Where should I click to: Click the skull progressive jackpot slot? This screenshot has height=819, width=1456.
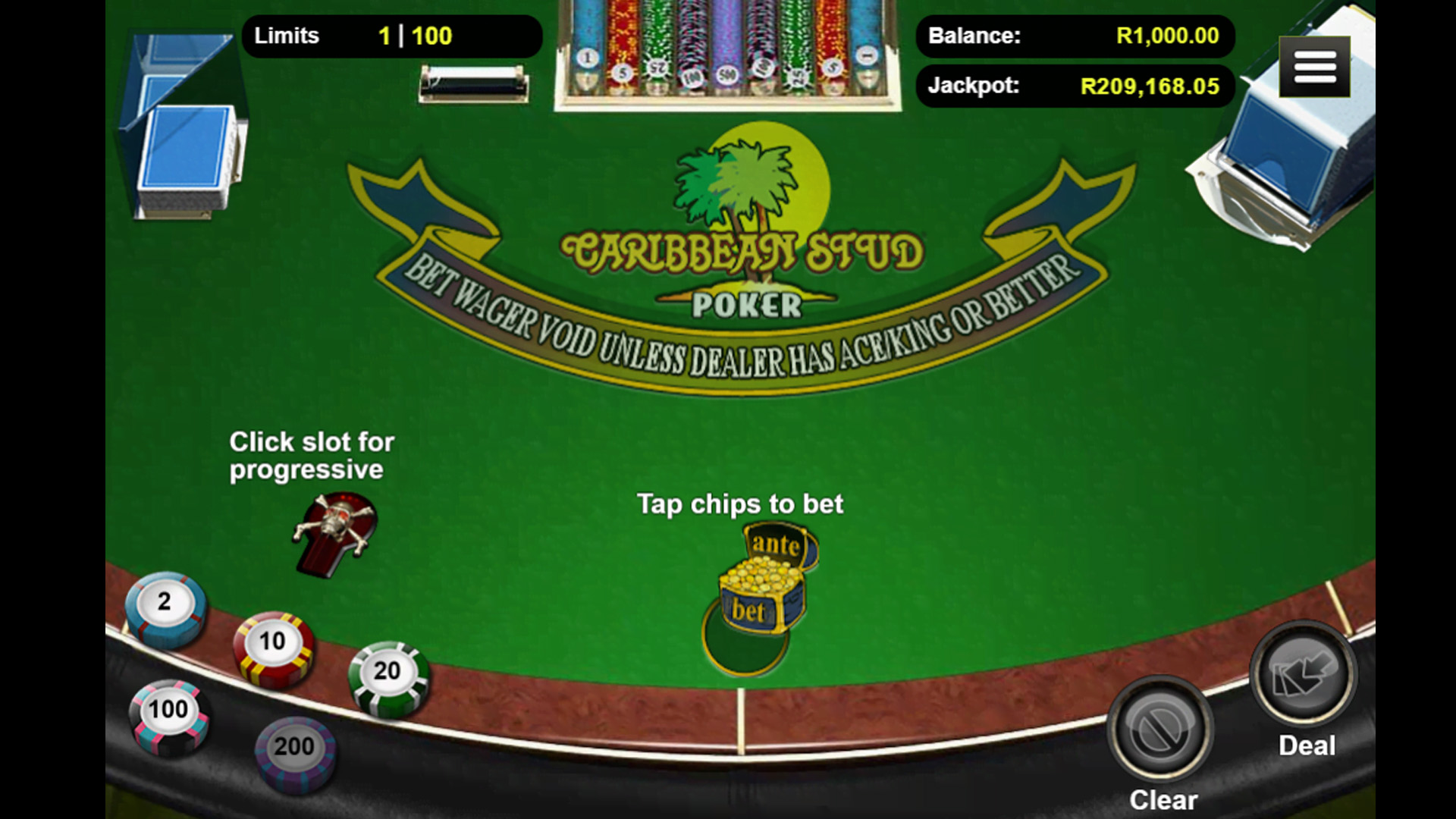(x=335, y=531)
